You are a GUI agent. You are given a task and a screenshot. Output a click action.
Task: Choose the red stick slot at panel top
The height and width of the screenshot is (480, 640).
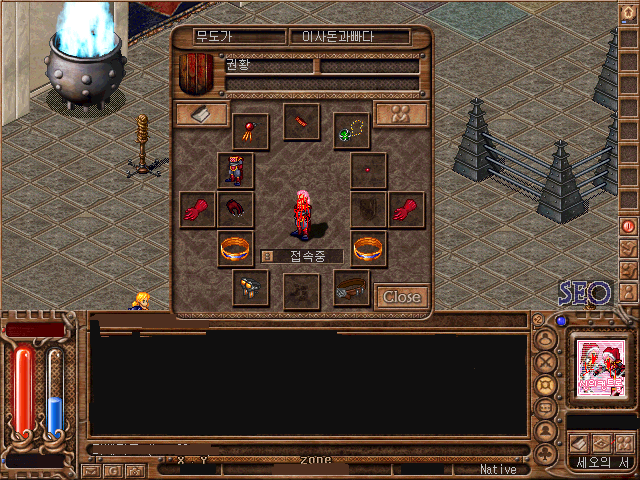[300, 122]
